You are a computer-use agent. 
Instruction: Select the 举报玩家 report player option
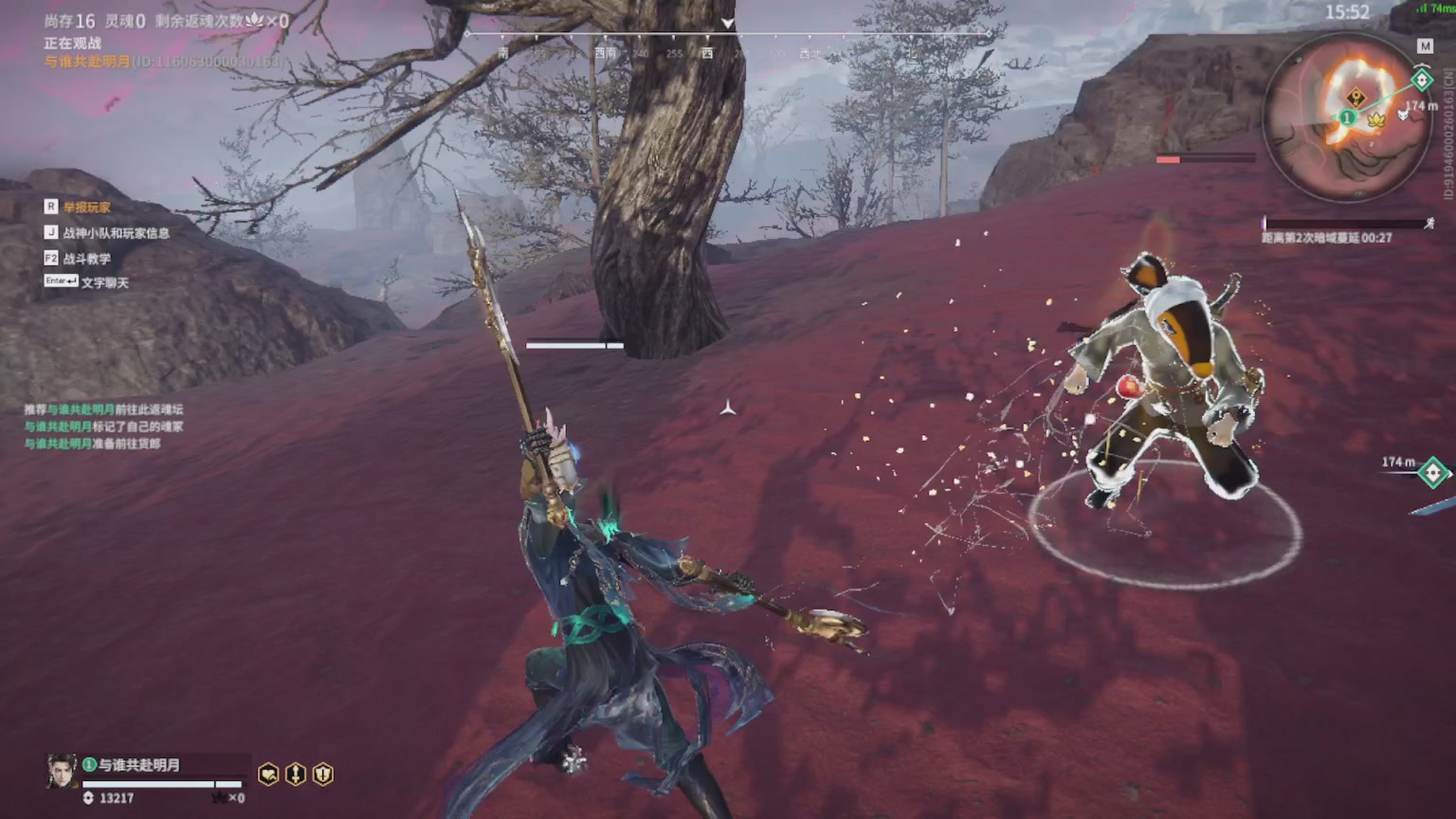(x=86, y=207)
